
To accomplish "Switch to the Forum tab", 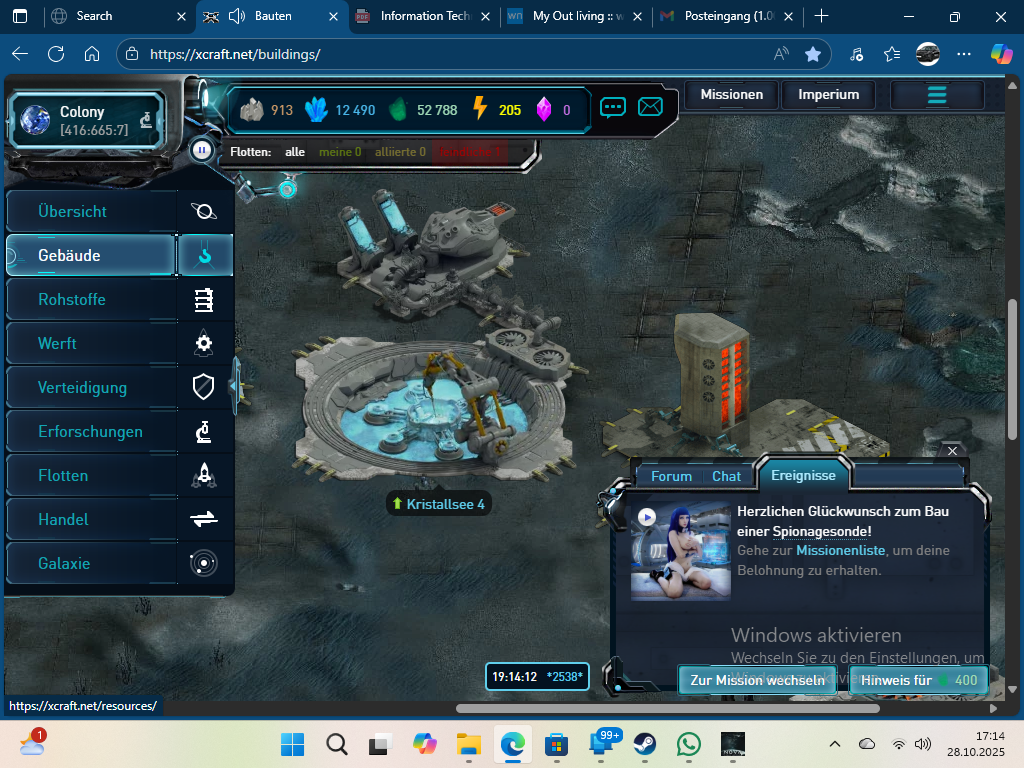I will pyautogui.click(x=671, y=476).
